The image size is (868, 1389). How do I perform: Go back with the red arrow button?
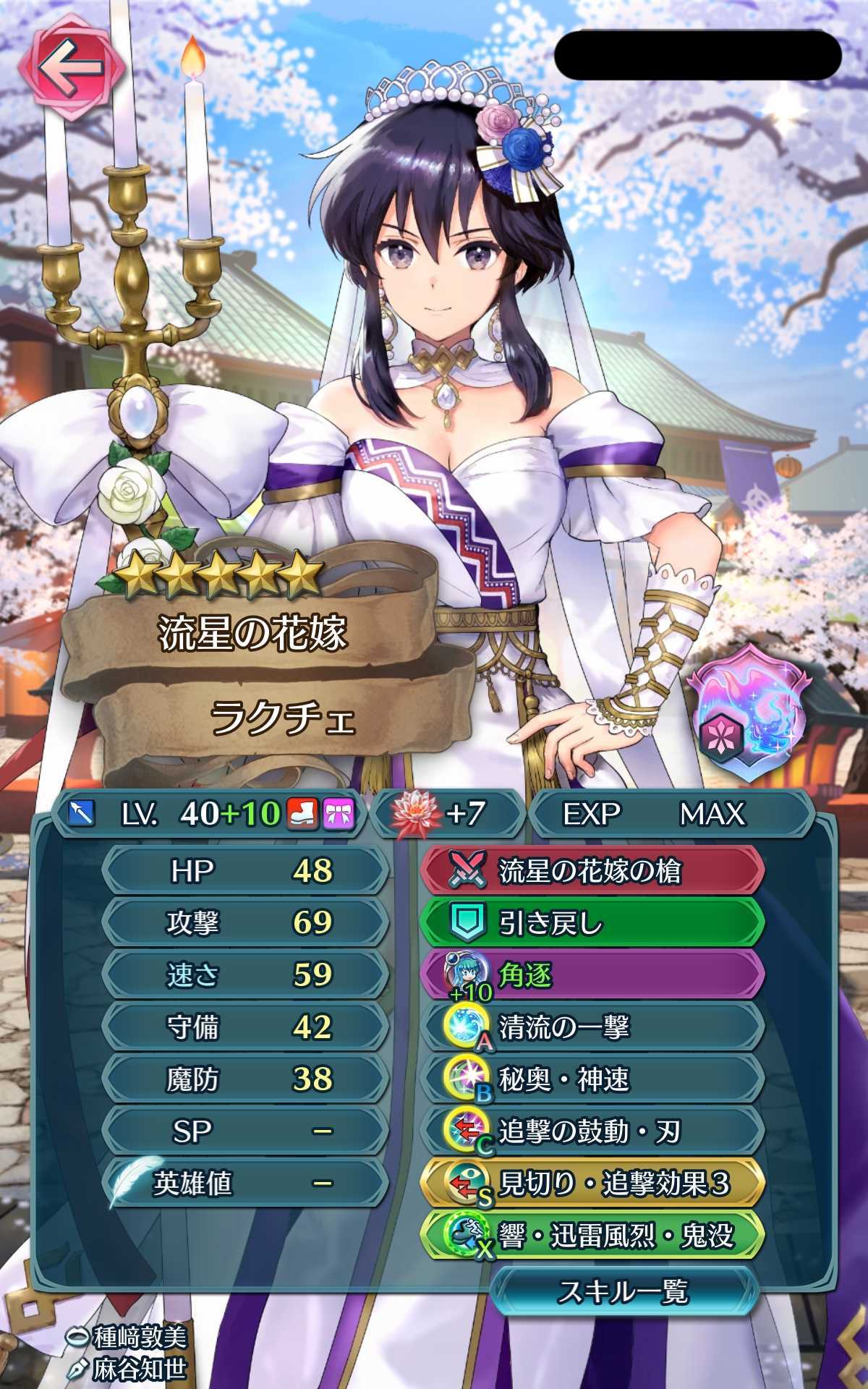pyautogui.click(x=71, y=69)
